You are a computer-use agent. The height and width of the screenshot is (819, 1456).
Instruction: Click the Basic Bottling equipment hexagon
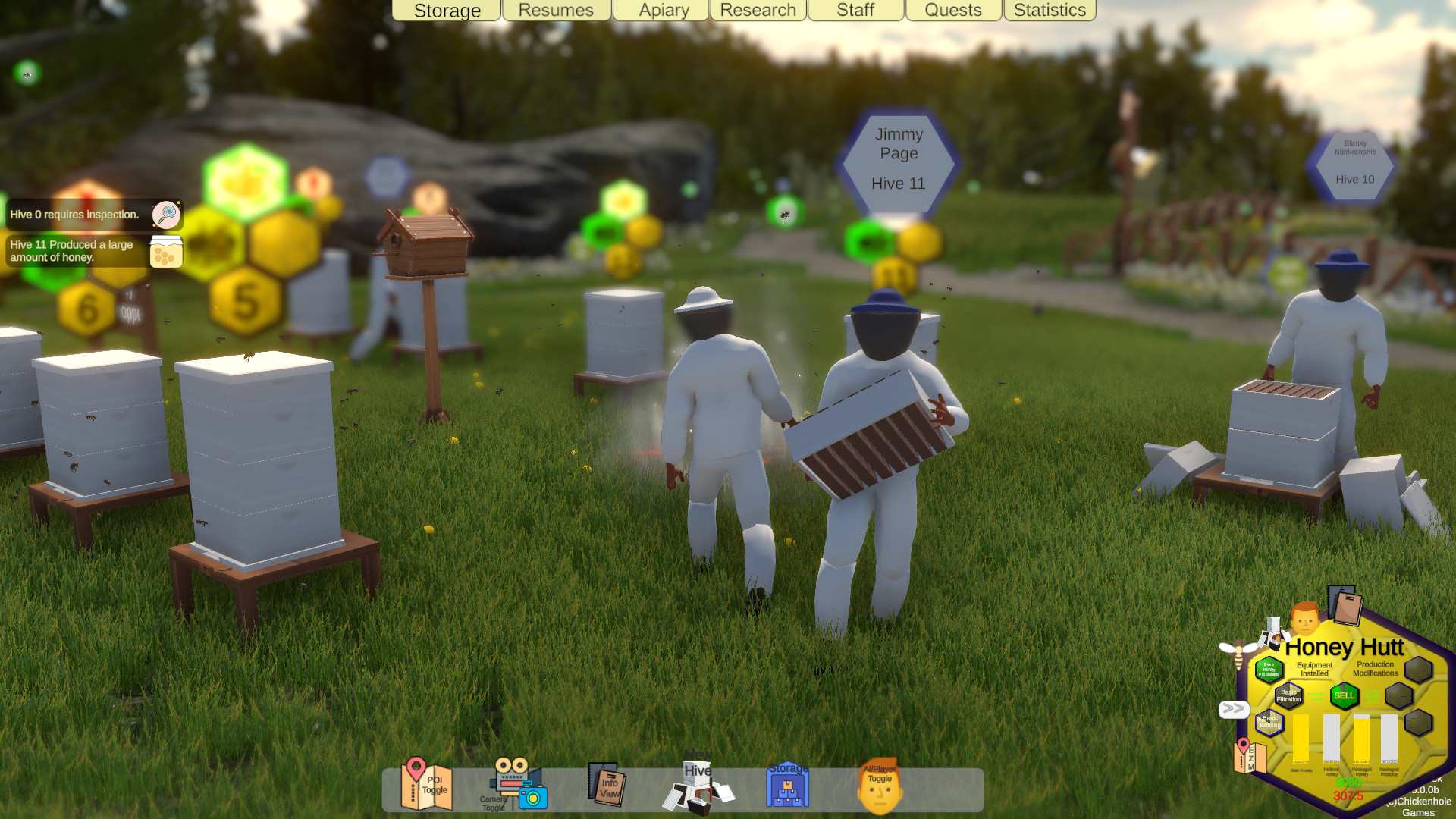tap(1269, 722)
